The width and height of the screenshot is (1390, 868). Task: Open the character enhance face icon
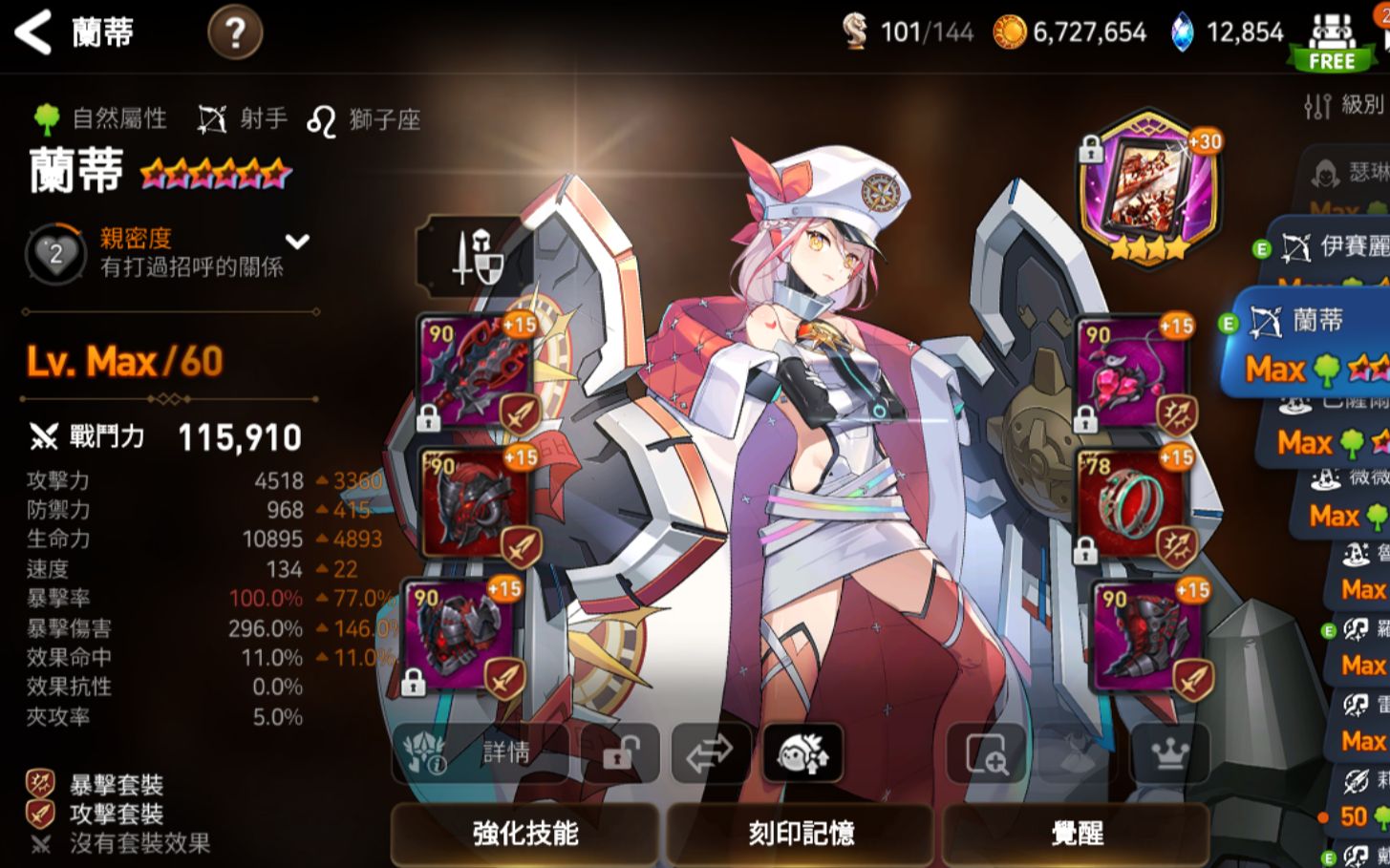pos(803,753)
